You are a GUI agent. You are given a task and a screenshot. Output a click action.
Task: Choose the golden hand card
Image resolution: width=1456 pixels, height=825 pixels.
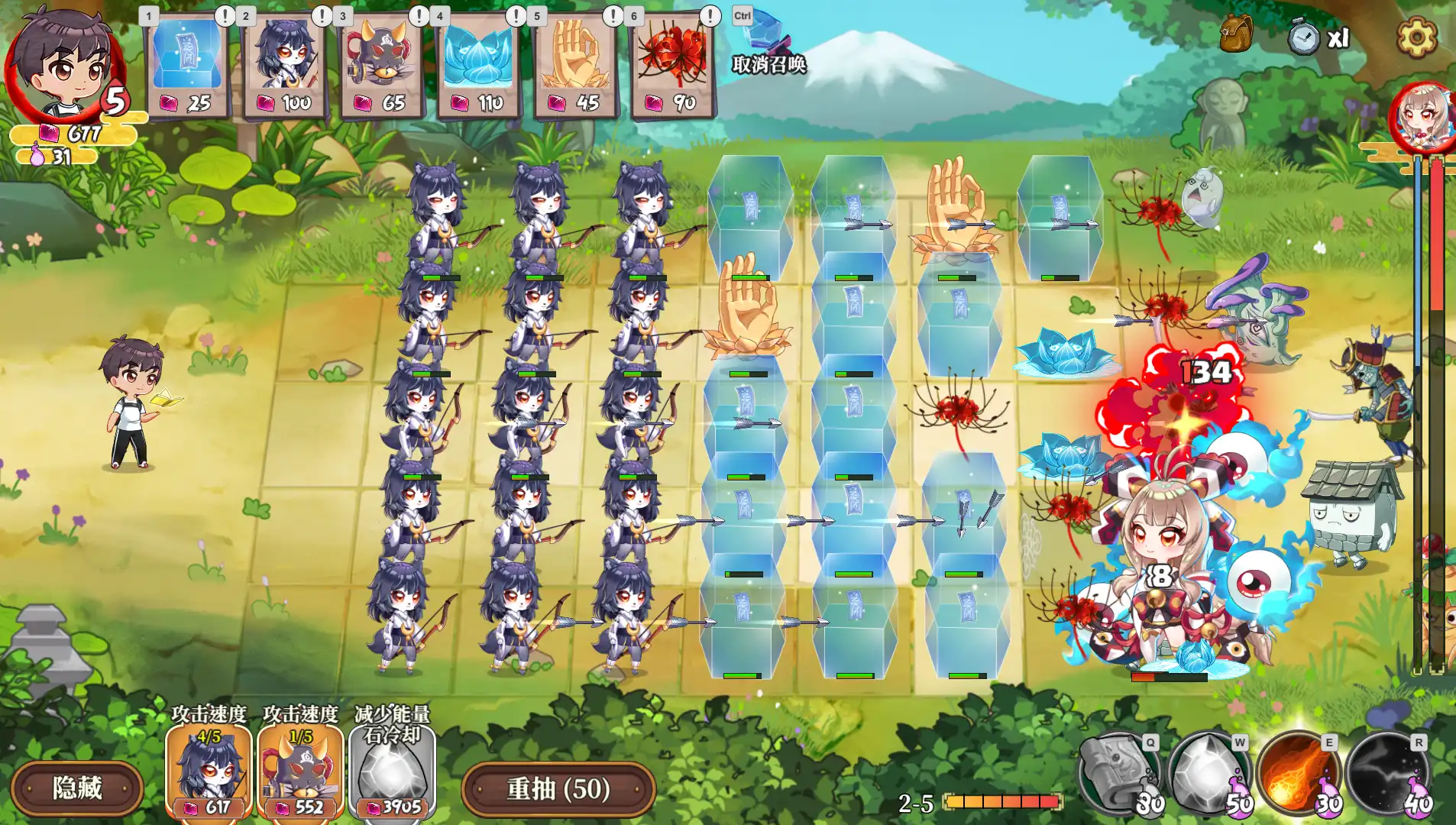point(575,65)
